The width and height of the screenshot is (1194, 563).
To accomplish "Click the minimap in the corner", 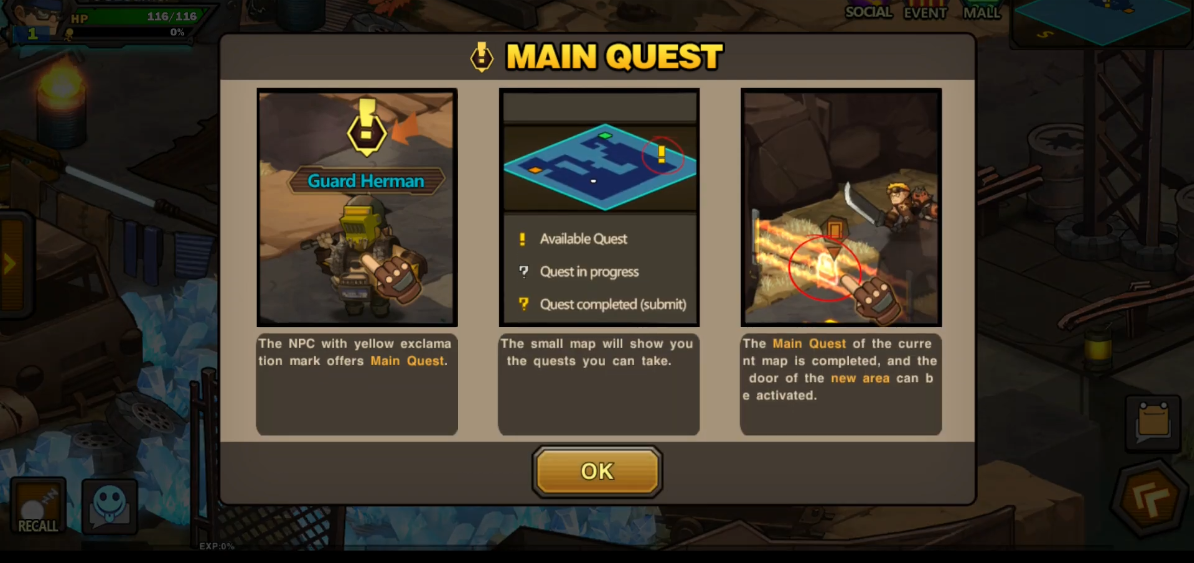I will pos(1101,22).
